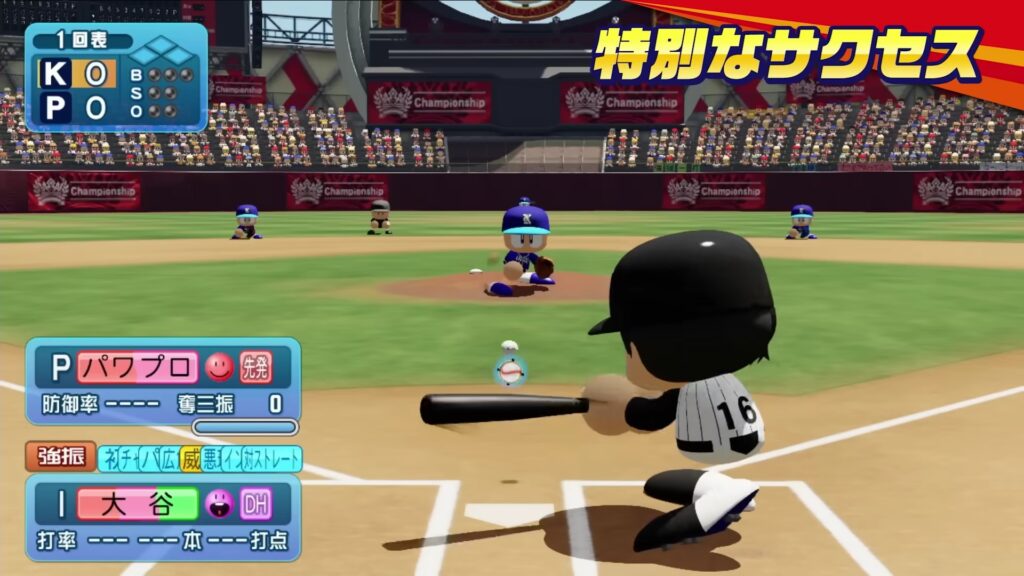Viewport: 1024px width, 576px height.
Task: Click the batter's purple condition face icon
Action: click(219, 503)
